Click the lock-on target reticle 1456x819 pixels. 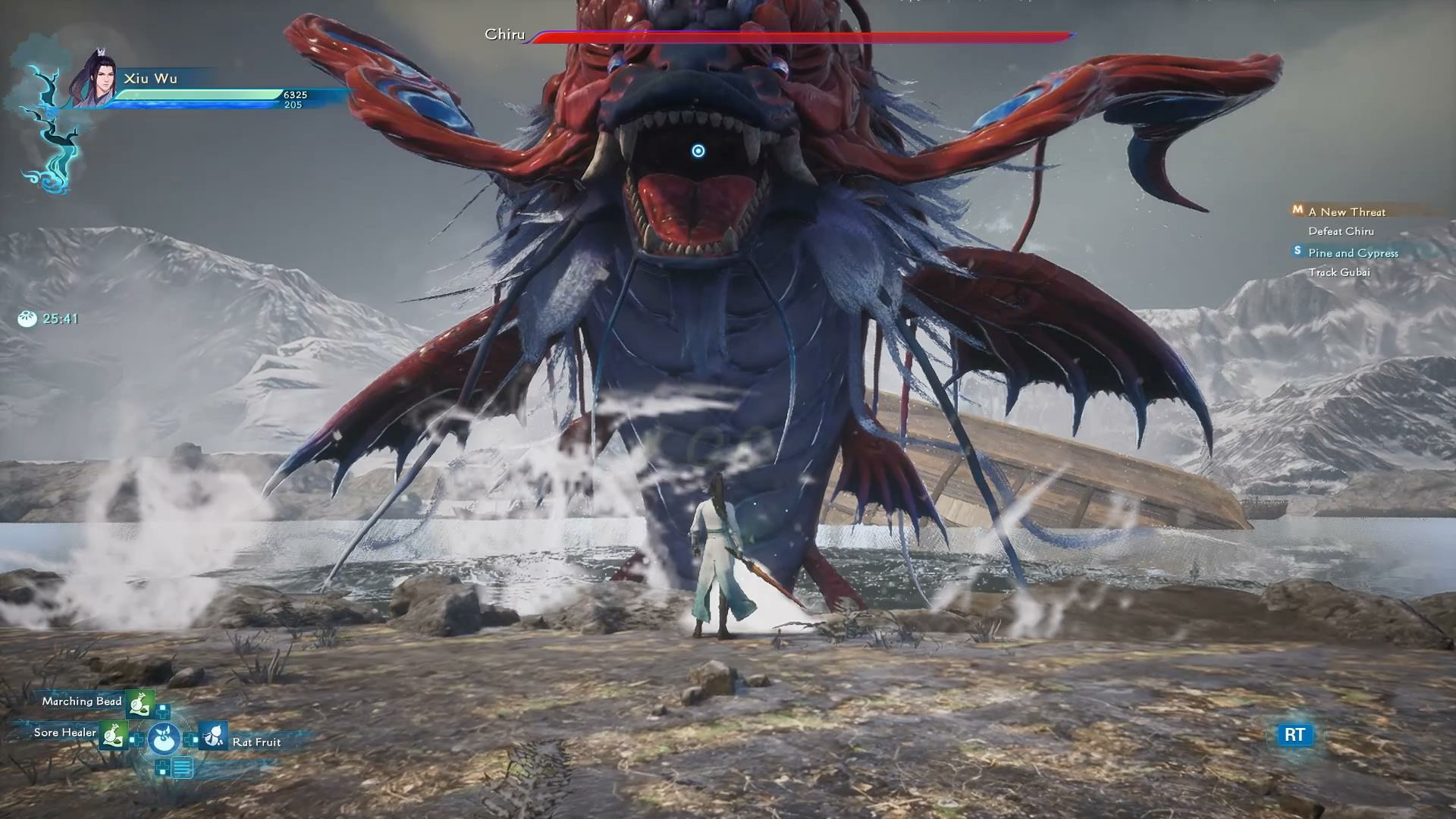(x=698, y=151)
